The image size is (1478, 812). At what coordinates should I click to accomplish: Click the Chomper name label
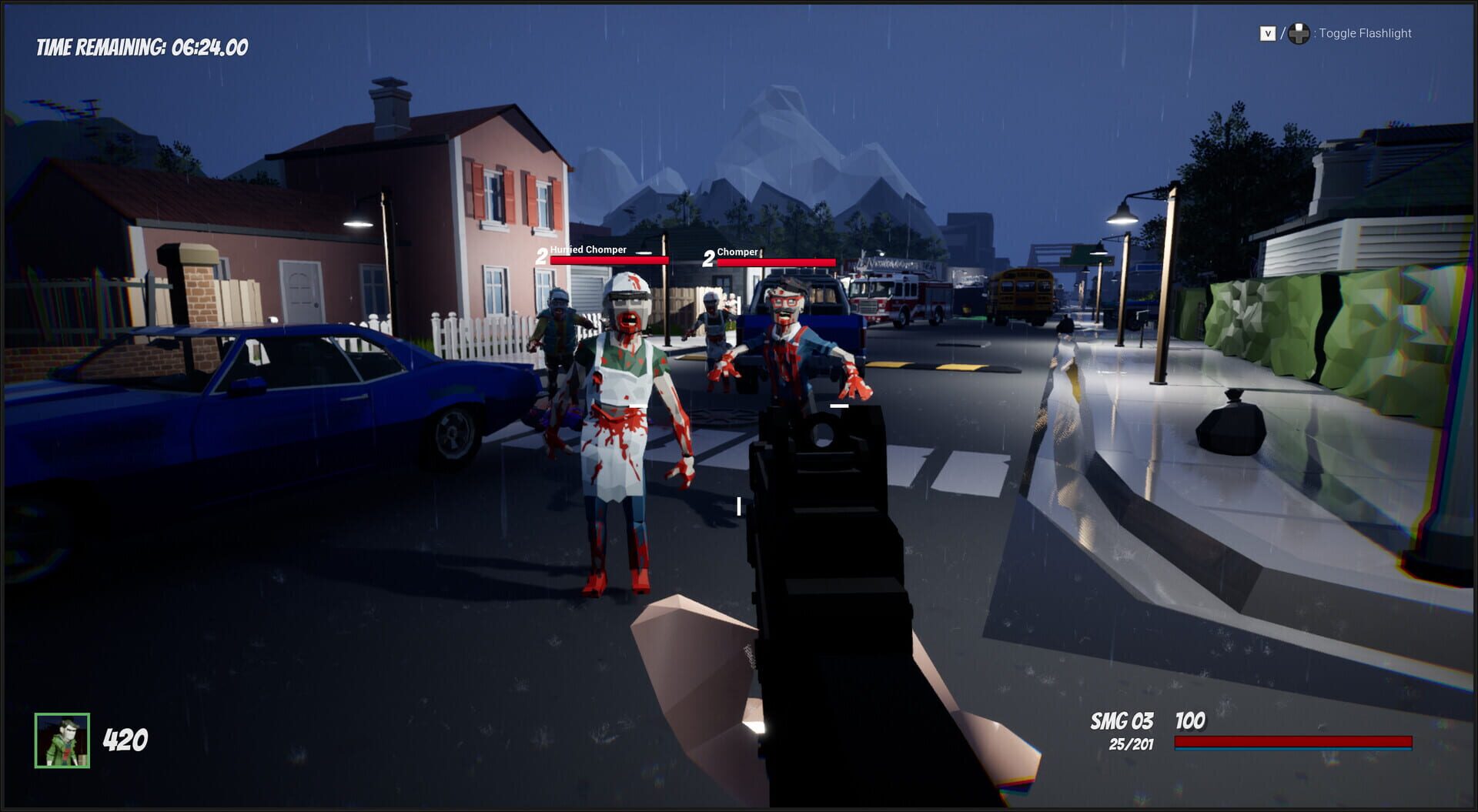tap(737, 252)
